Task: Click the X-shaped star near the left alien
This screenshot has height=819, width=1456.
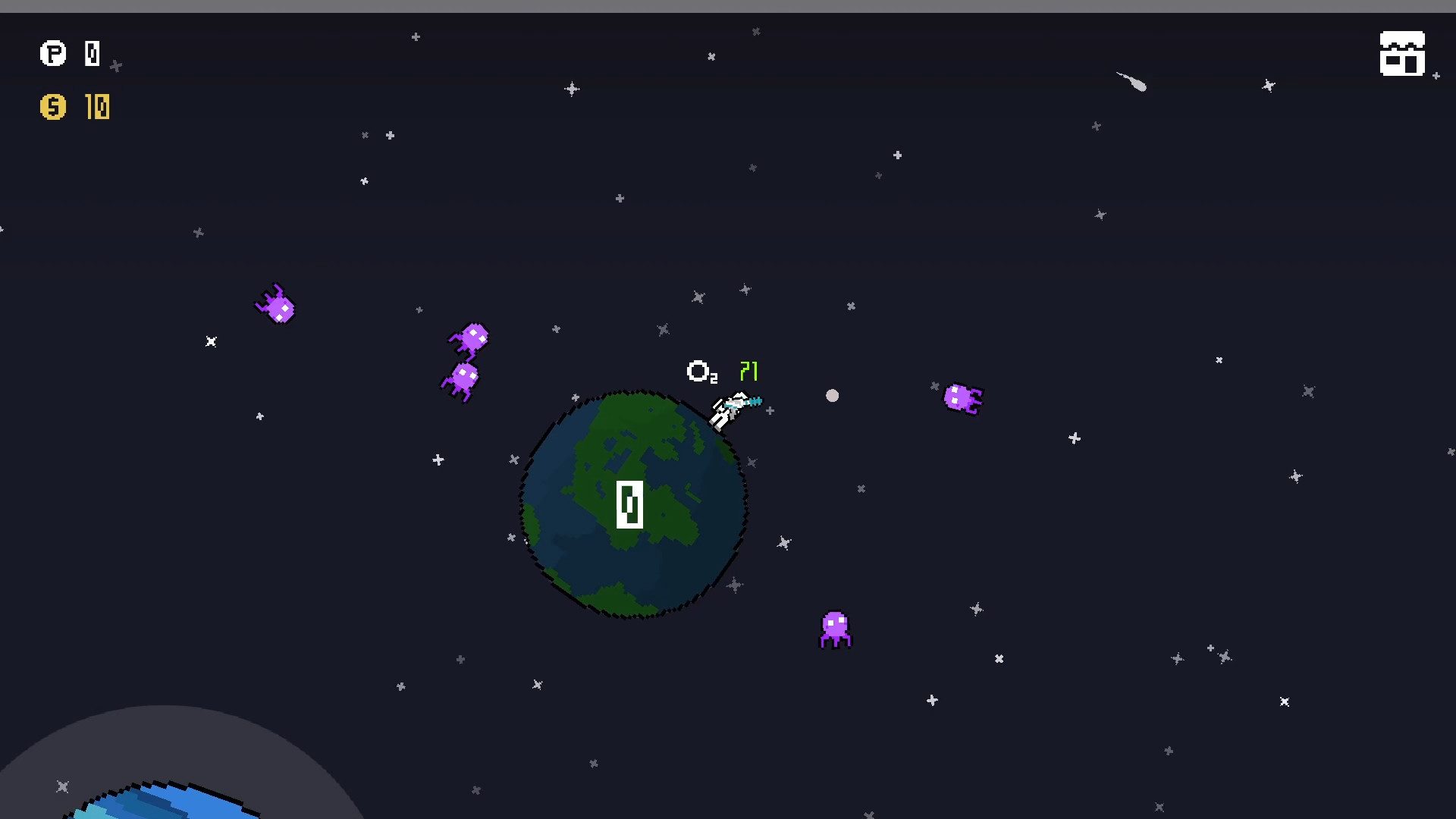Action: (x=212, y=342)
